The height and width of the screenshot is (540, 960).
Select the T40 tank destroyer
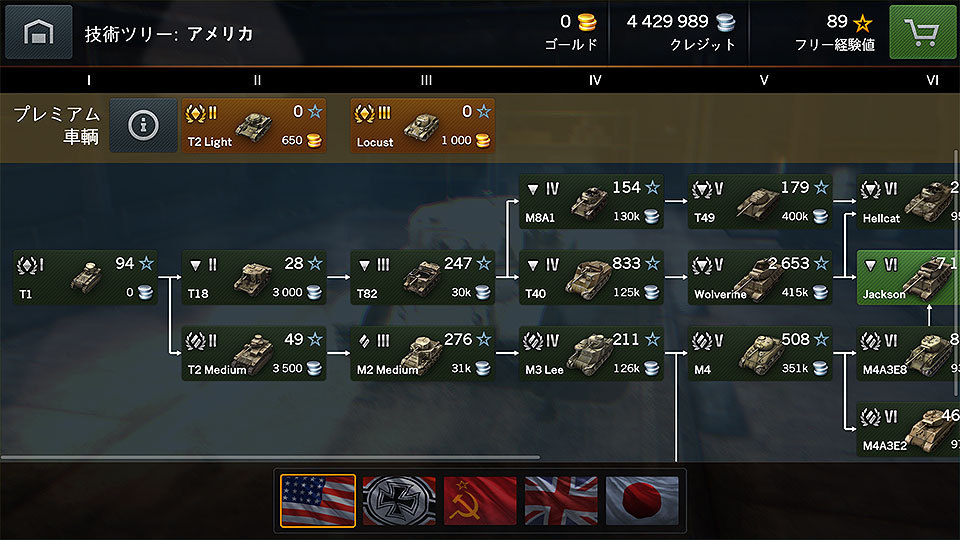coord(591,278)
